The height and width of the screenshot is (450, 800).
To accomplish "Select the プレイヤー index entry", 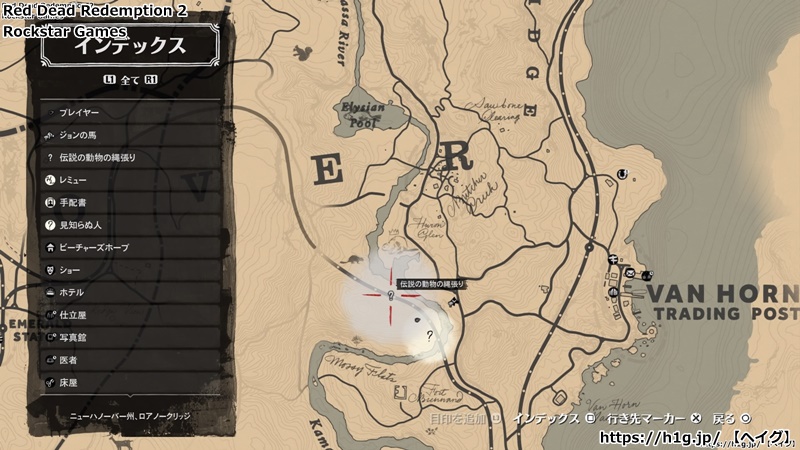I will pos(128,112).
